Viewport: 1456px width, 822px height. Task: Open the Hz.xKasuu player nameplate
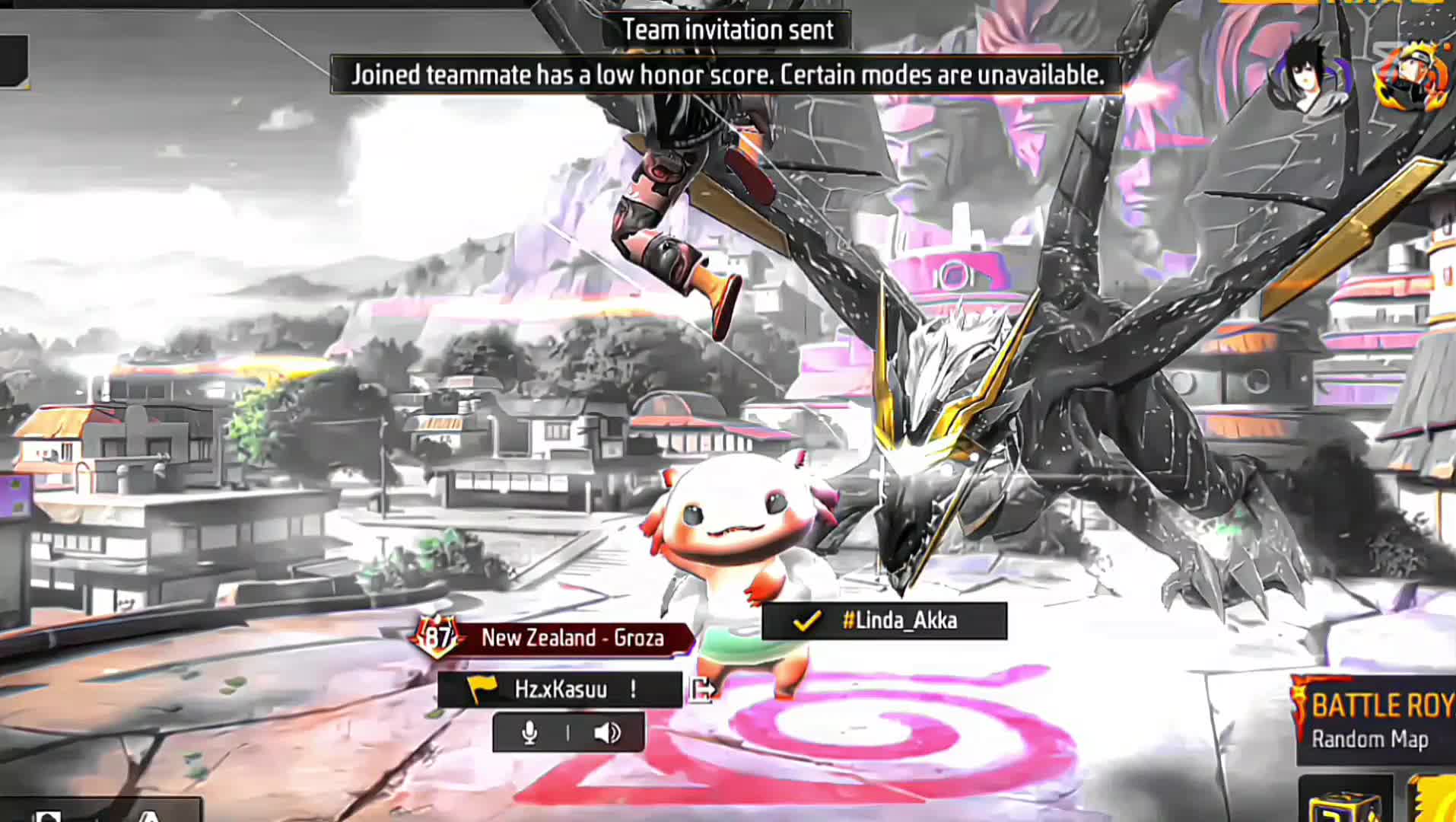tap(560, 690)
